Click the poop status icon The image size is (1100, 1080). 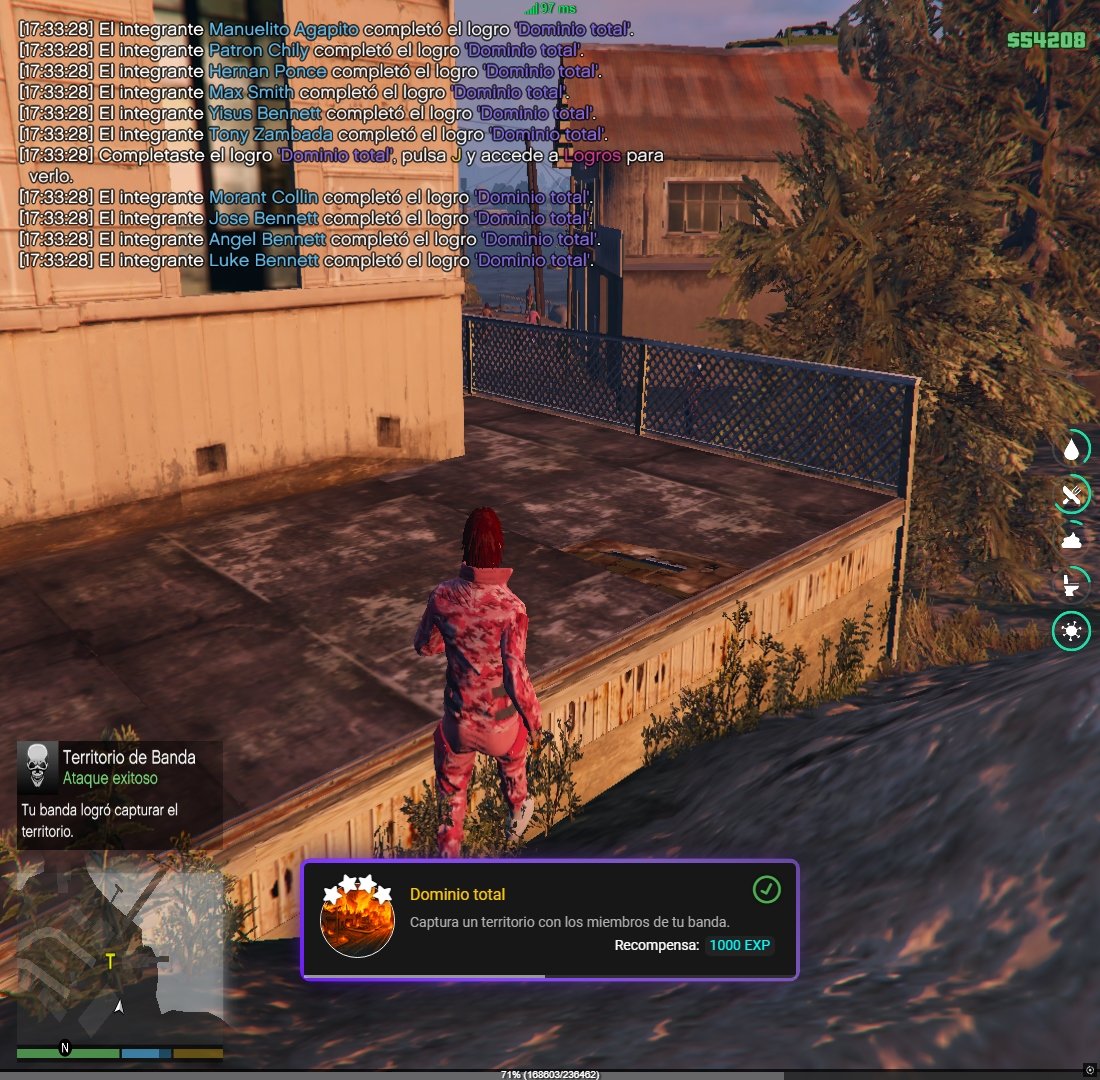1072,540
